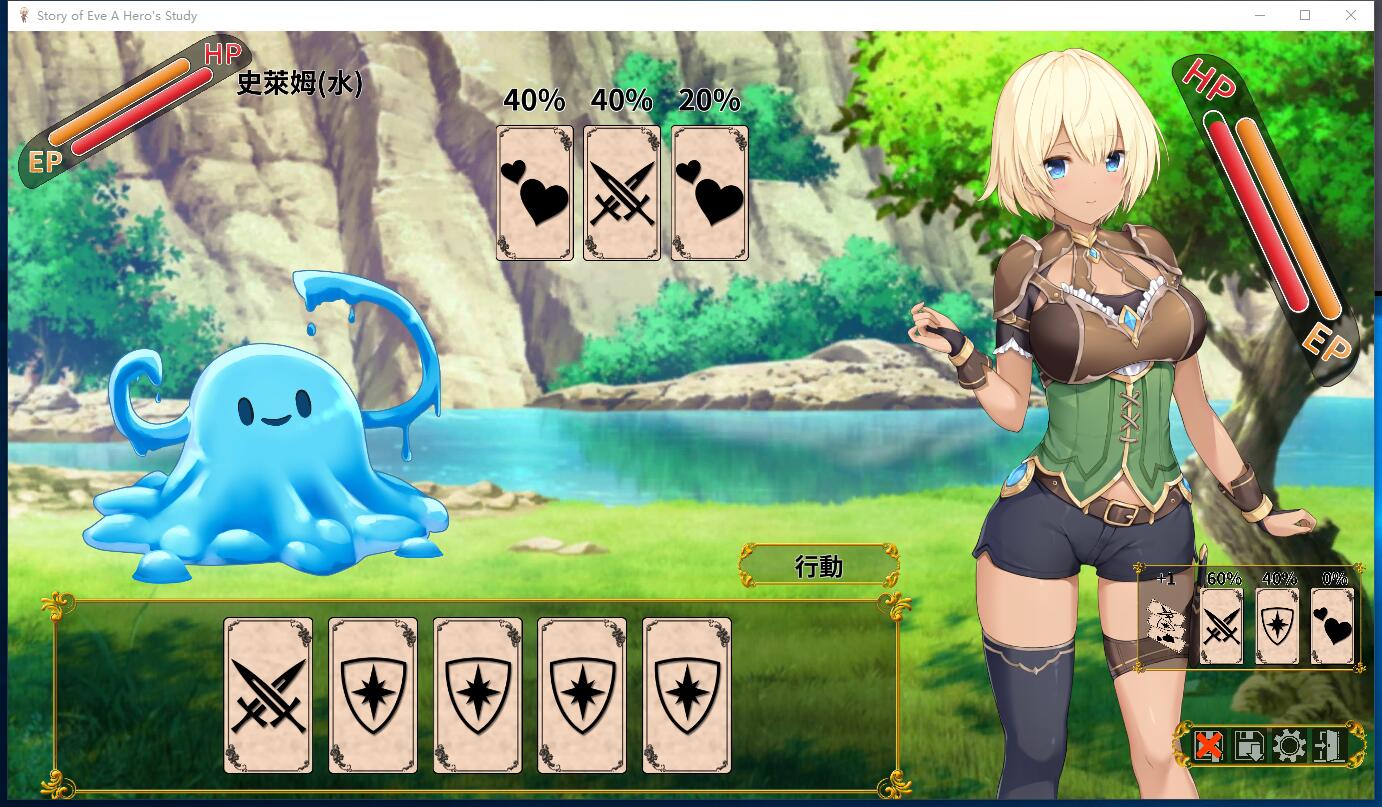Image resolution: width=1382 pixels, height=807 pixels.
Task: Select the 40% shield skill card
Action: 1277,628
